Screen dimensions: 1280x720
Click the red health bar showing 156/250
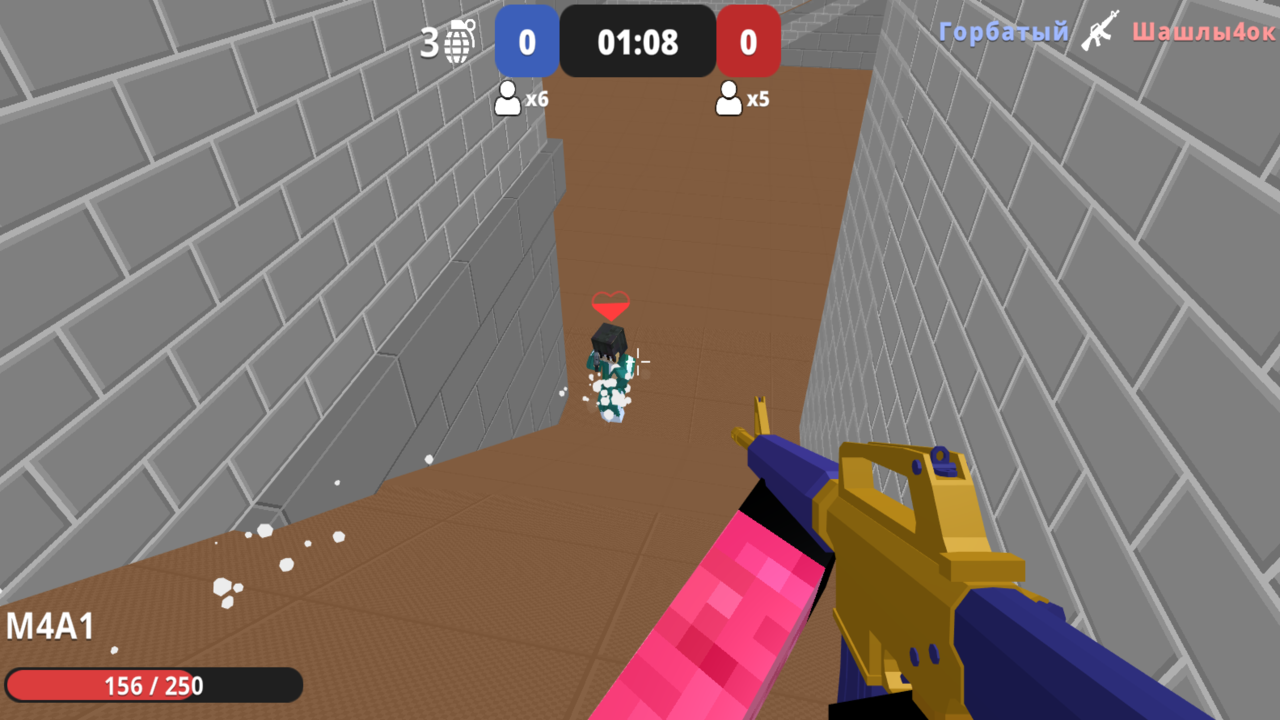153,685
